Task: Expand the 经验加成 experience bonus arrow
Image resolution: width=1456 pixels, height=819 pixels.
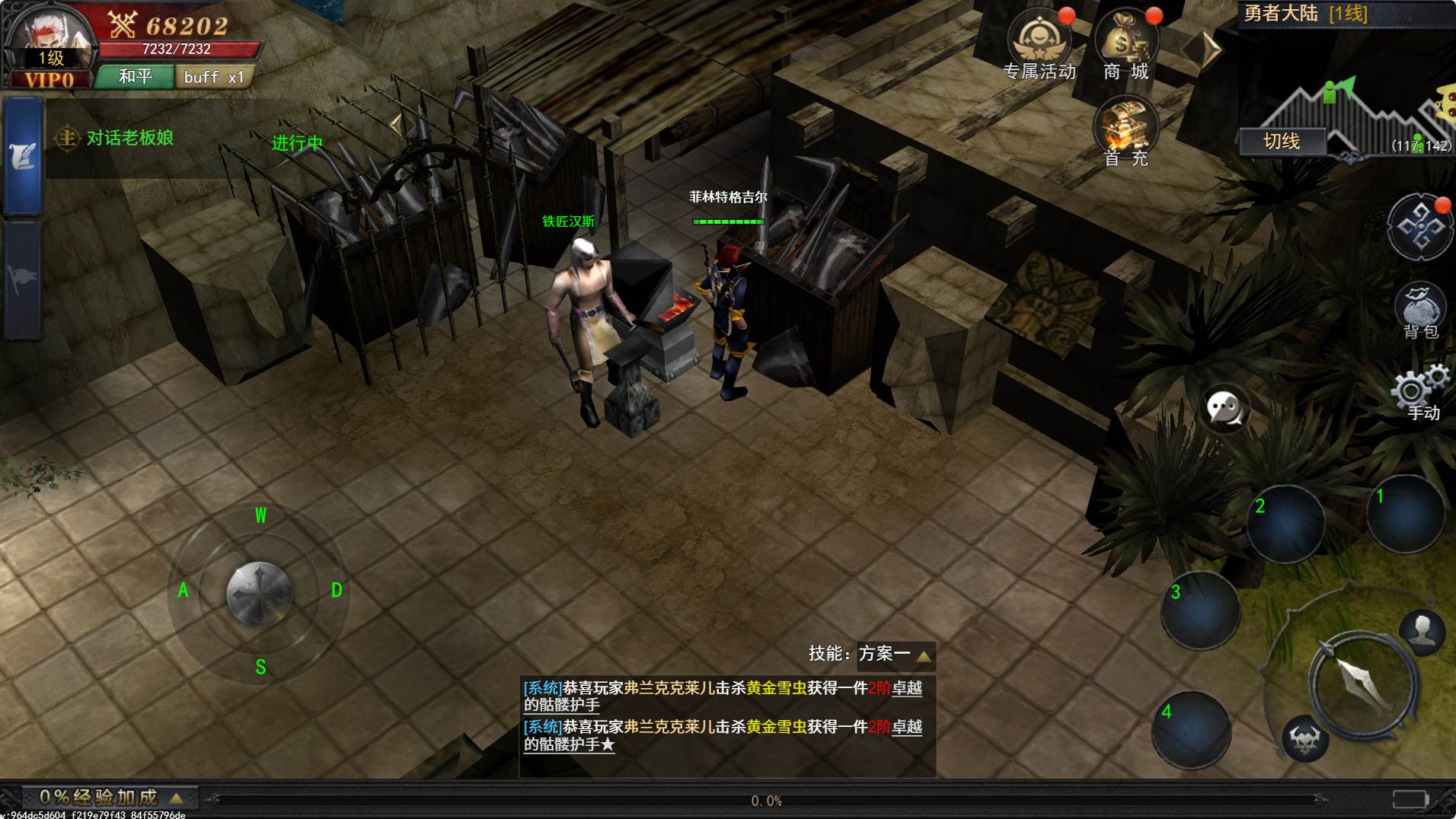Action: [176, 798]
